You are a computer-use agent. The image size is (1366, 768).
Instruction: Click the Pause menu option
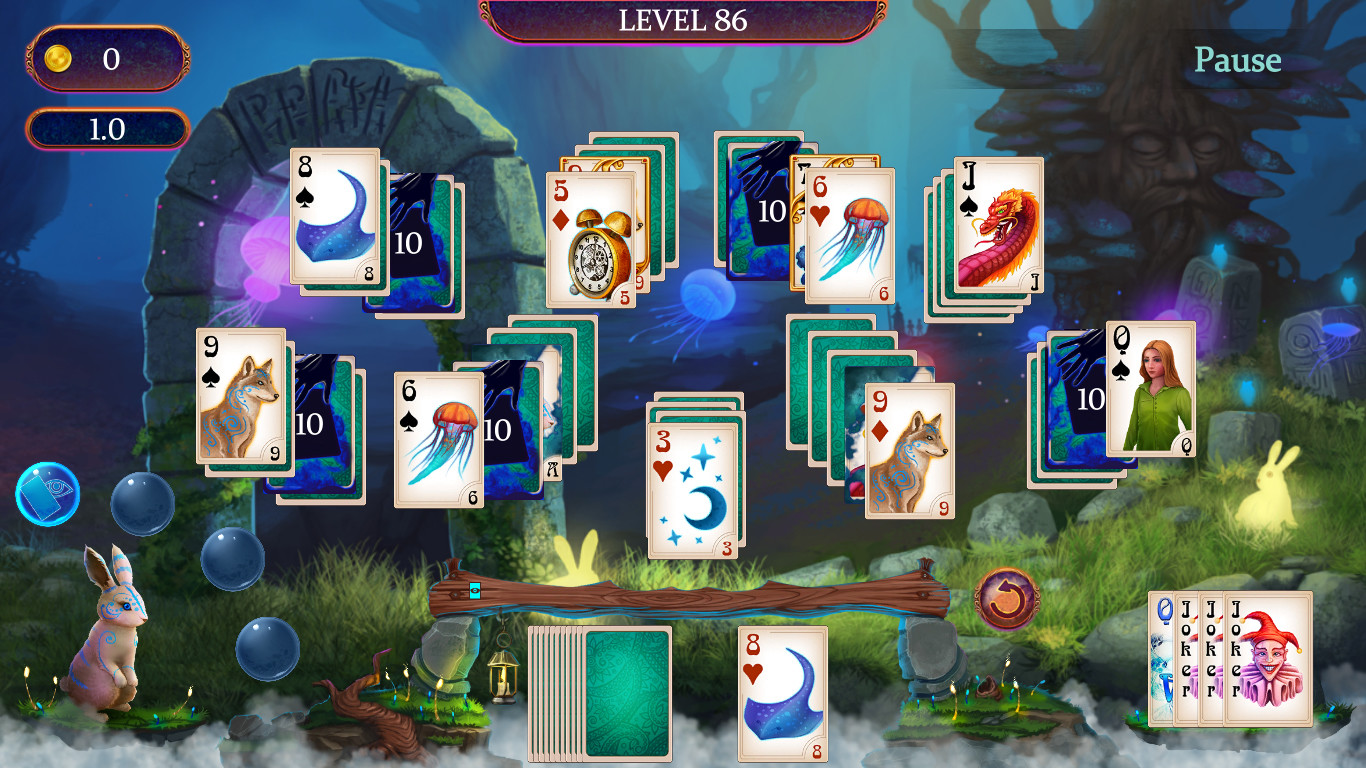[x=1237, y=60]
